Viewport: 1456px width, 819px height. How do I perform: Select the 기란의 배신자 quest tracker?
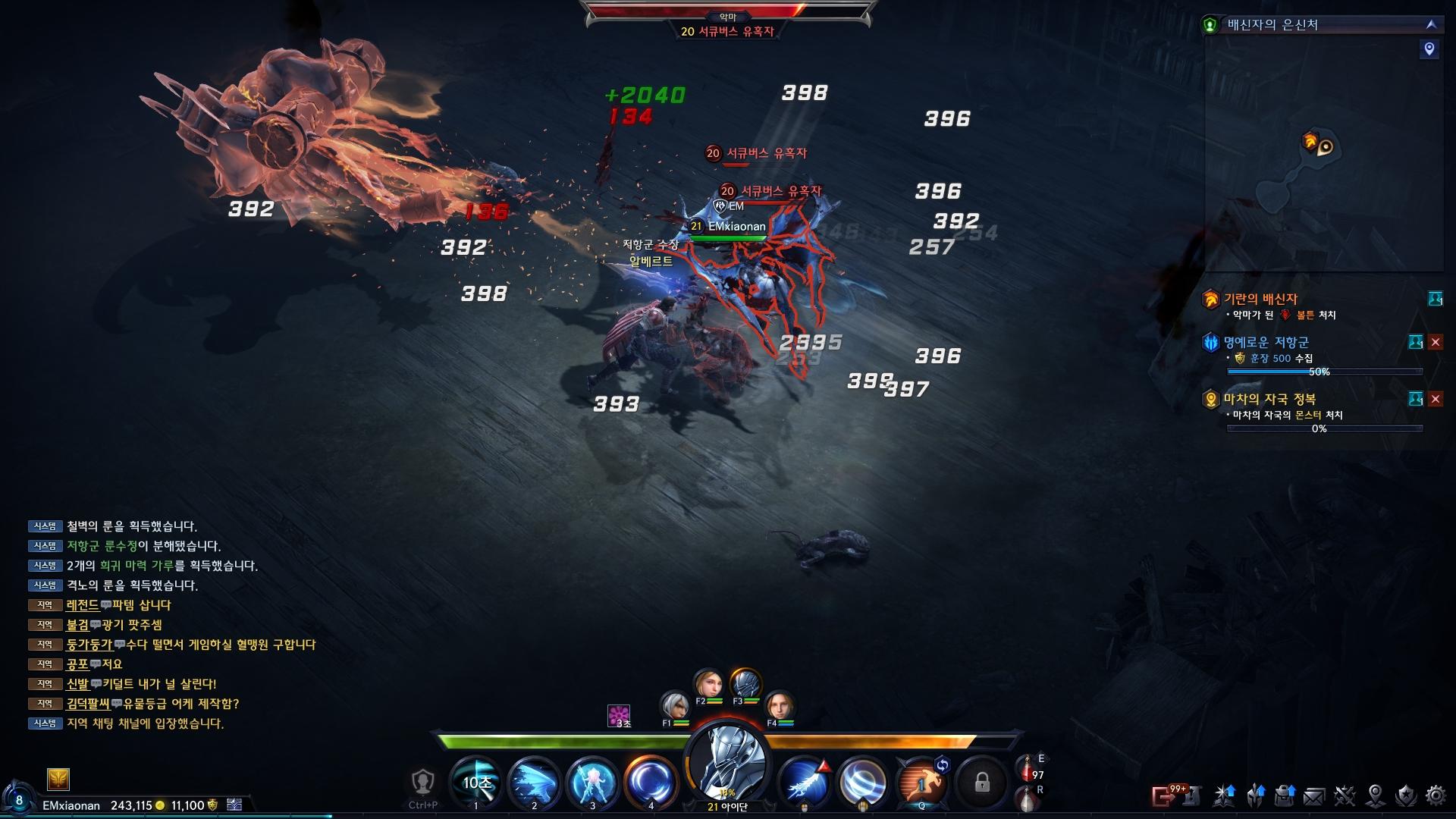click(x=1260, y=299)
